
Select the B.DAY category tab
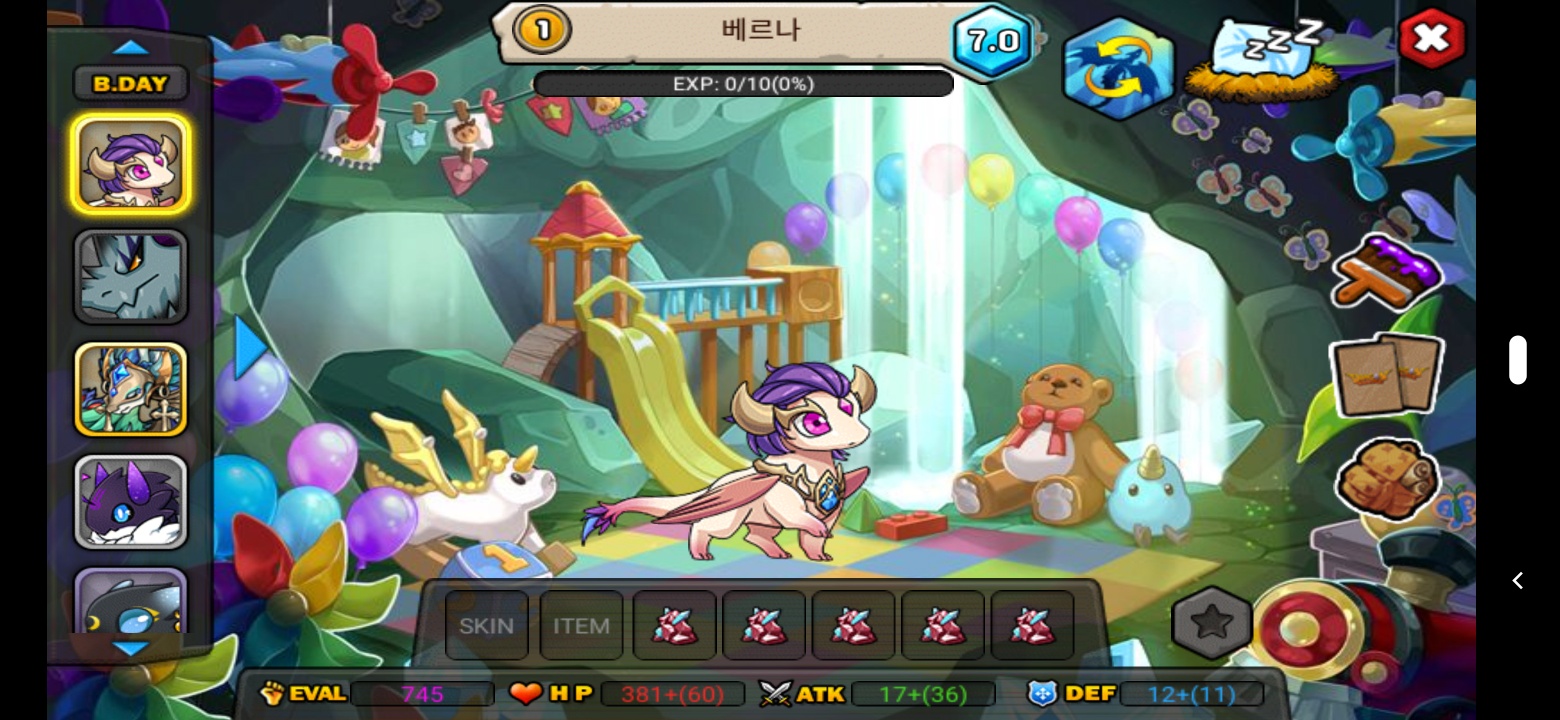point(130,84)
